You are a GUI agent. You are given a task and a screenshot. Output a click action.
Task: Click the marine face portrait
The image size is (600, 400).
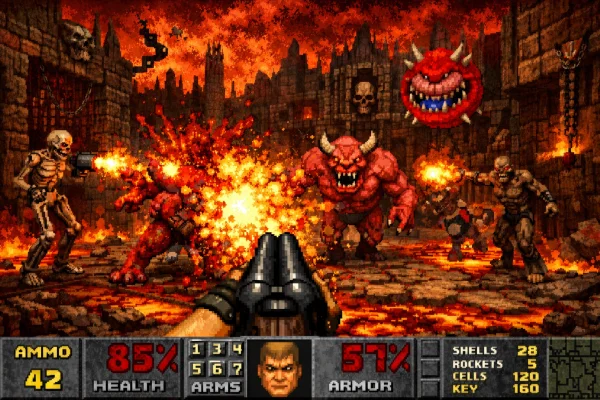(279, 368)
